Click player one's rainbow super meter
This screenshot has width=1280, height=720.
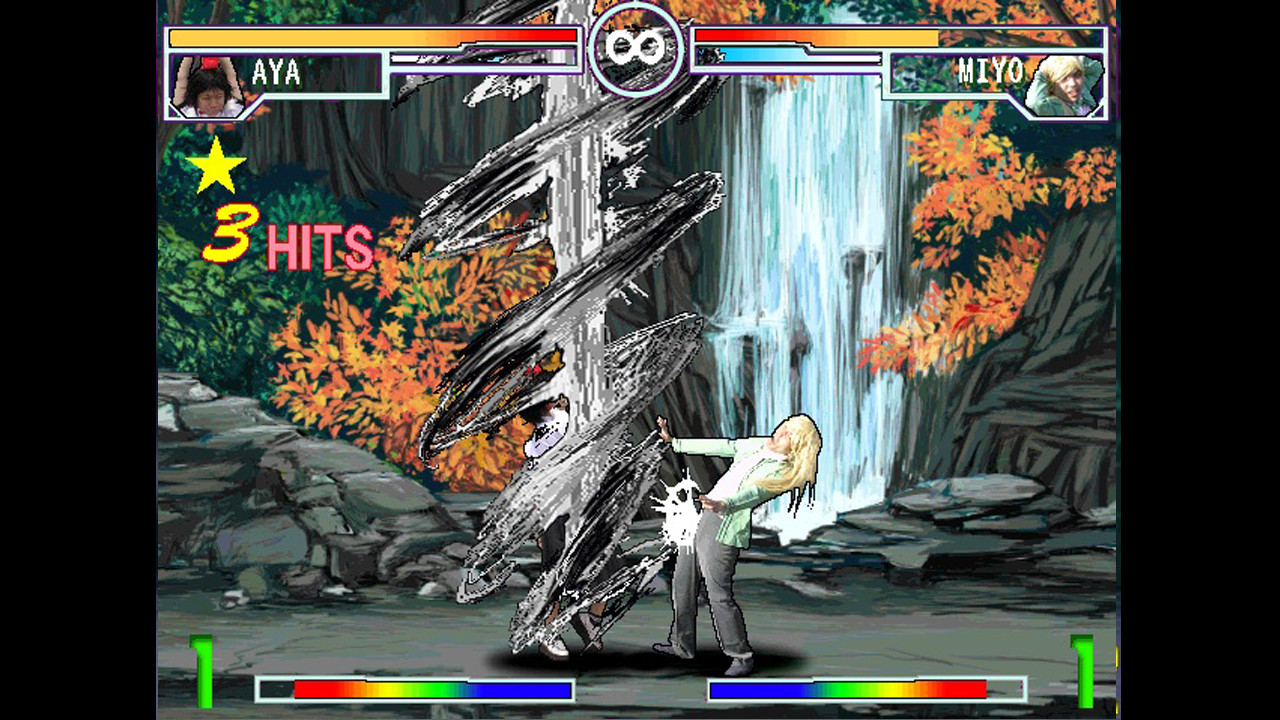tap(415, 690)
